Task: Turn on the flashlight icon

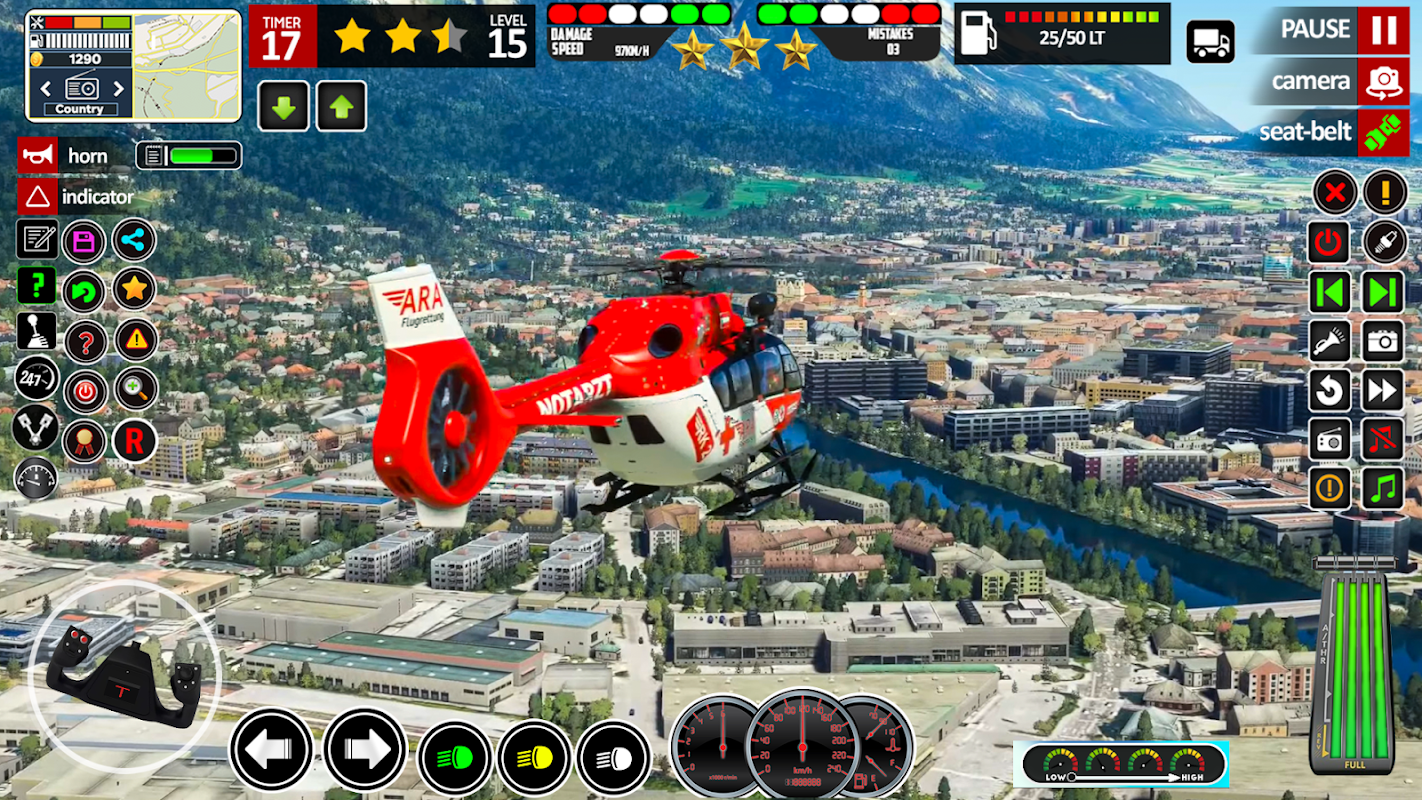Action: coord(1329,341)
